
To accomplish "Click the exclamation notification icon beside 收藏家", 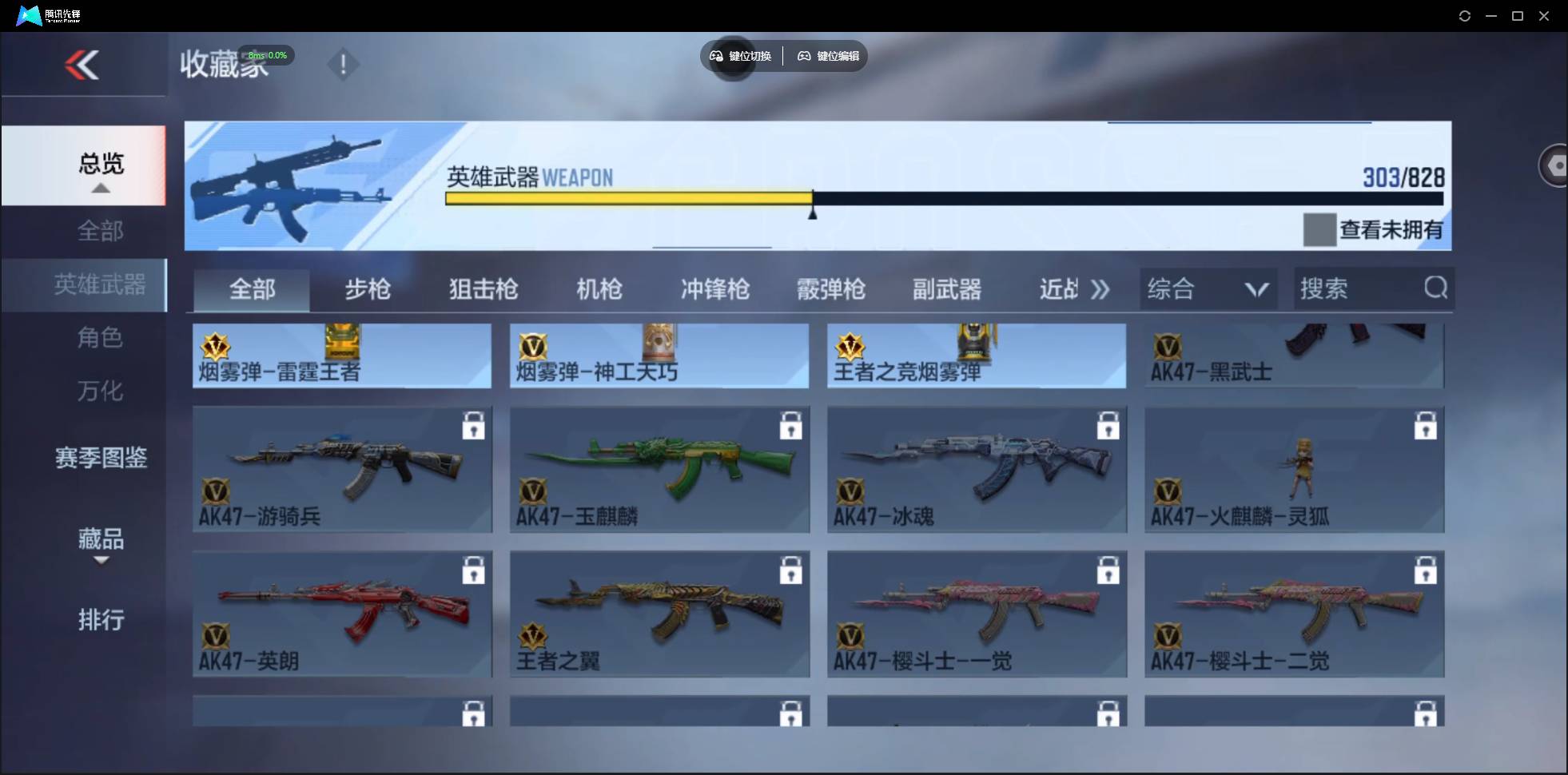I will coord(343,65).
